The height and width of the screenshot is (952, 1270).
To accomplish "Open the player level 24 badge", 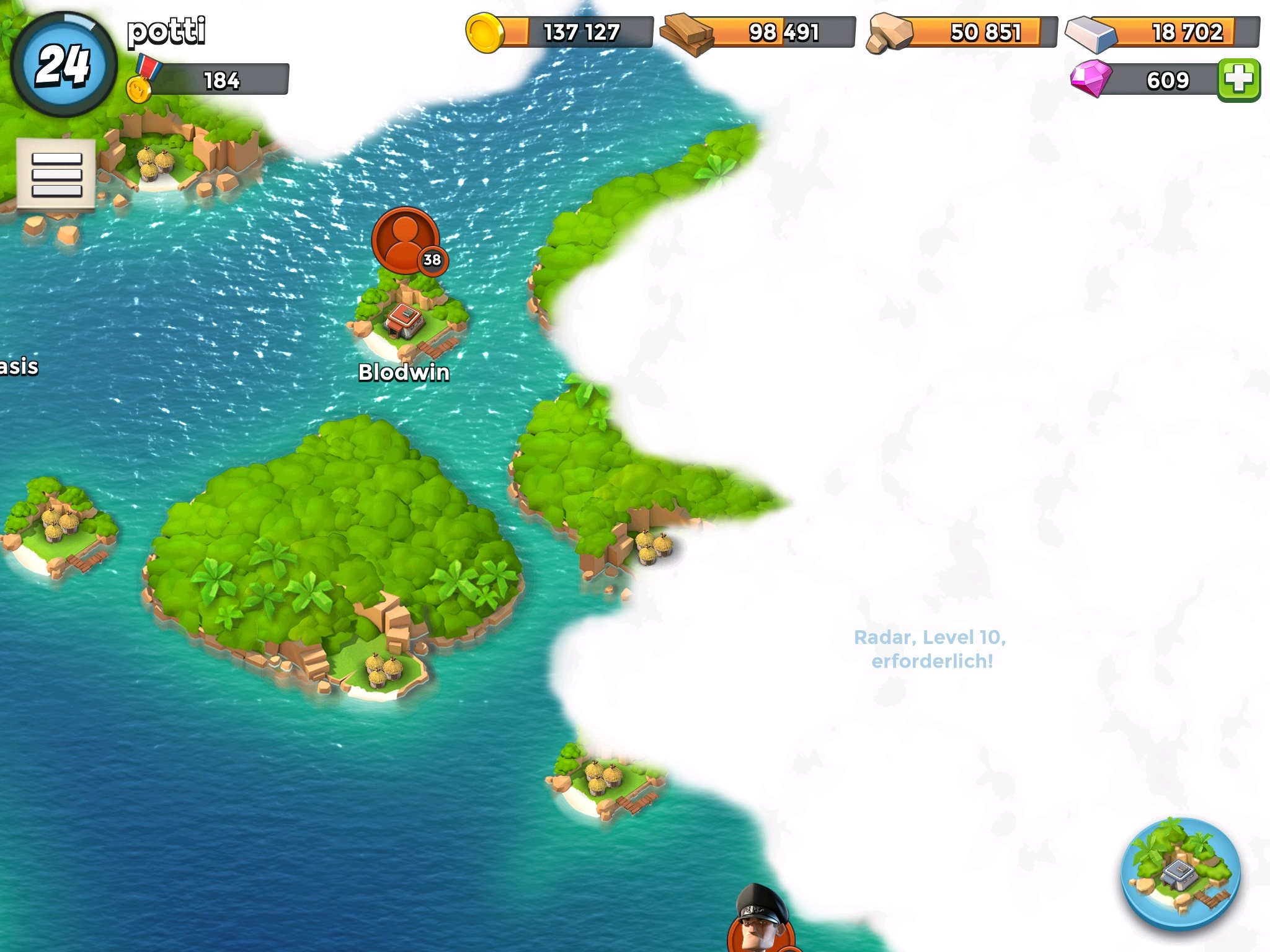I will 63,64.
